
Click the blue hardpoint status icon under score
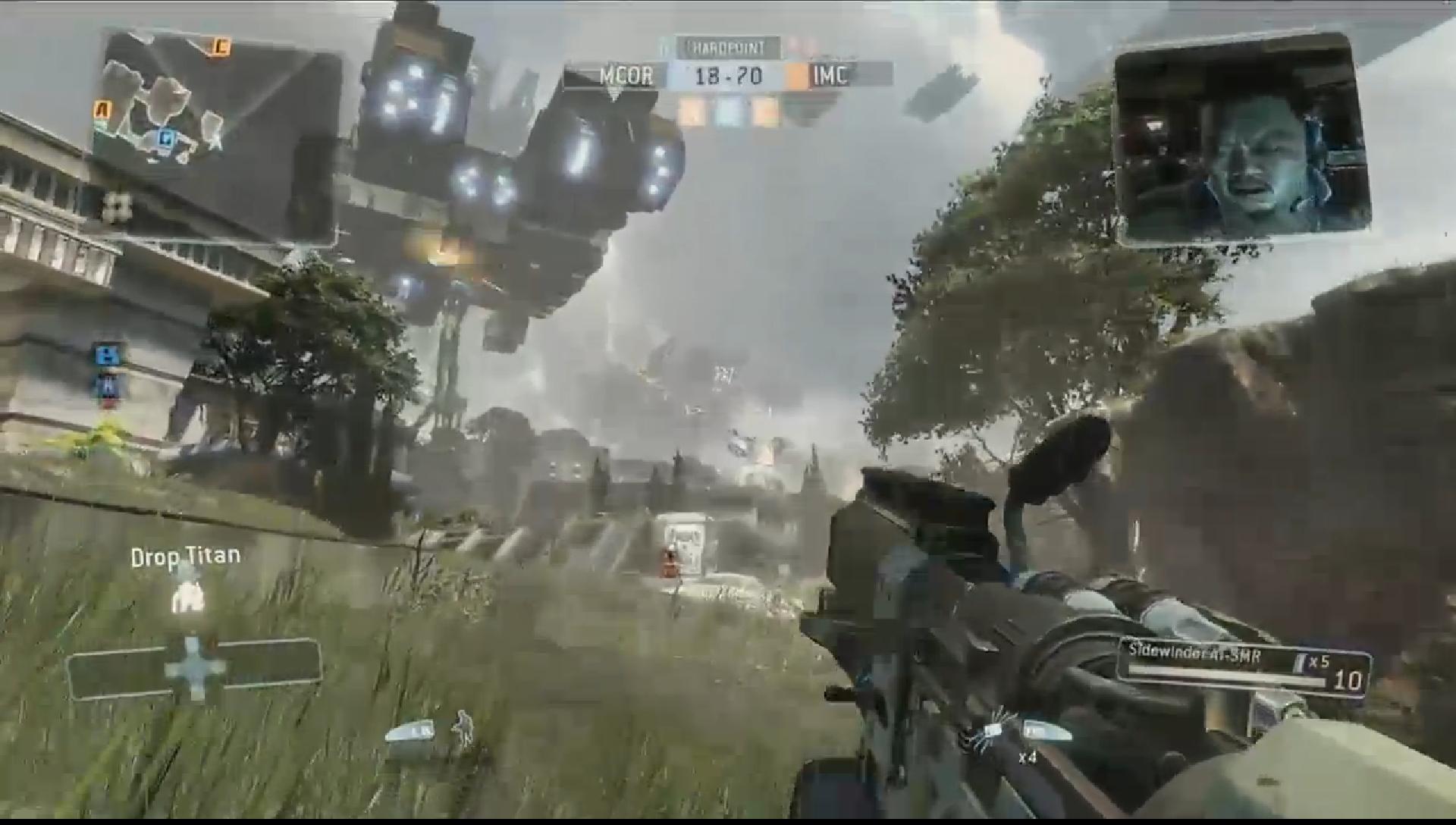729,112
